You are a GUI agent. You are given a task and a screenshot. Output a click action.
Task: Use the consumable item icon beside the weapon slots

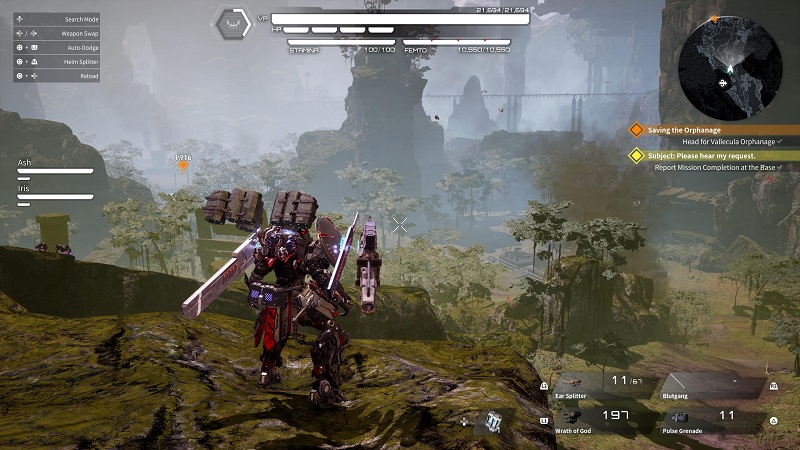point(493,421)
